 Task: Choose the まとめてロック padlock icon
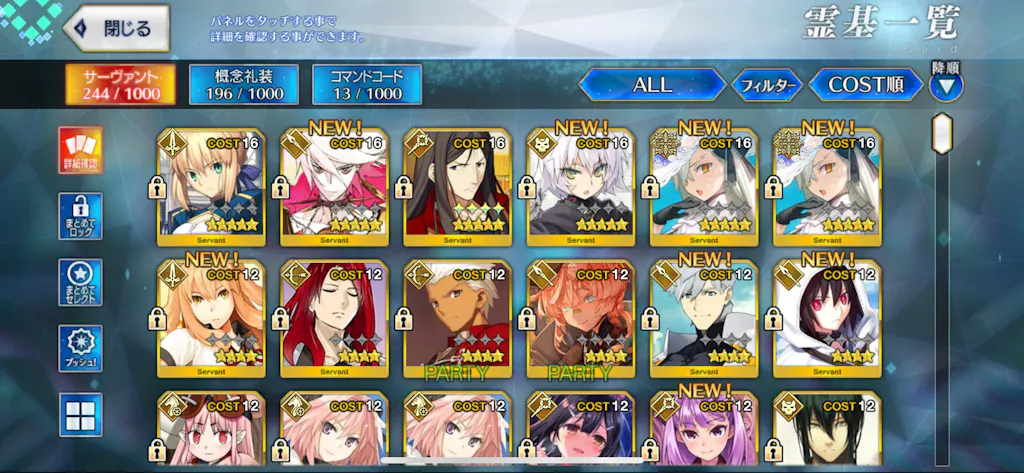[80, 217]
